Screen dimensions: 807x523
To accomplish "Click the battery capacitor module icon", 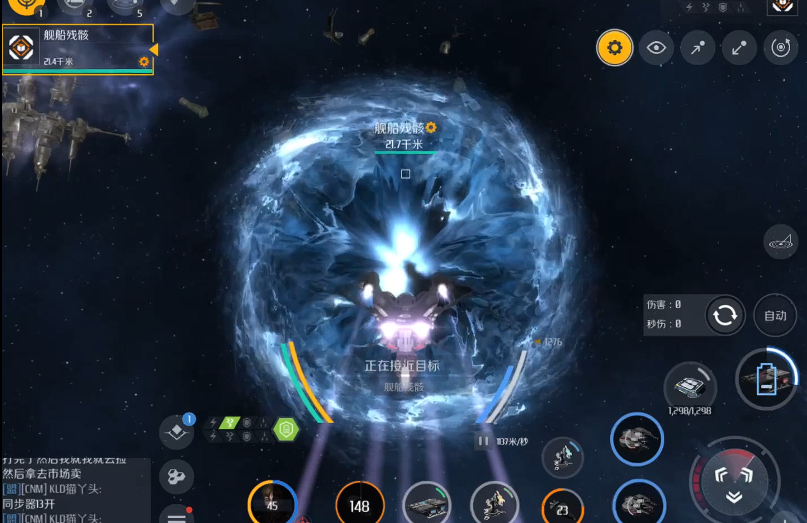I will click(767, 379).
